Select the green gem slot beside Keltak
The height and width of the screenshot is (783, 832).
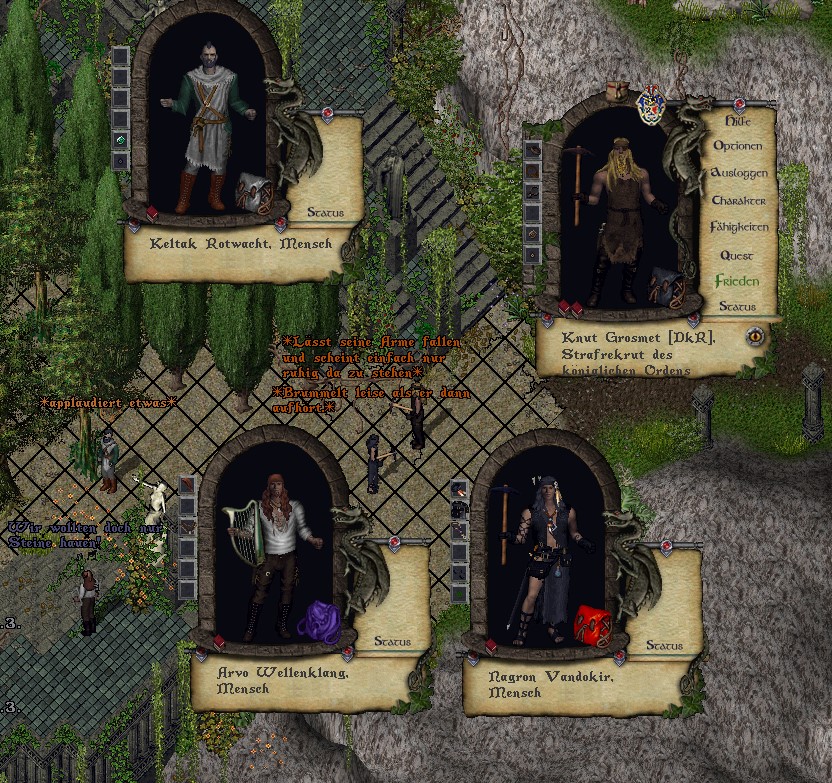pos(121,138)
